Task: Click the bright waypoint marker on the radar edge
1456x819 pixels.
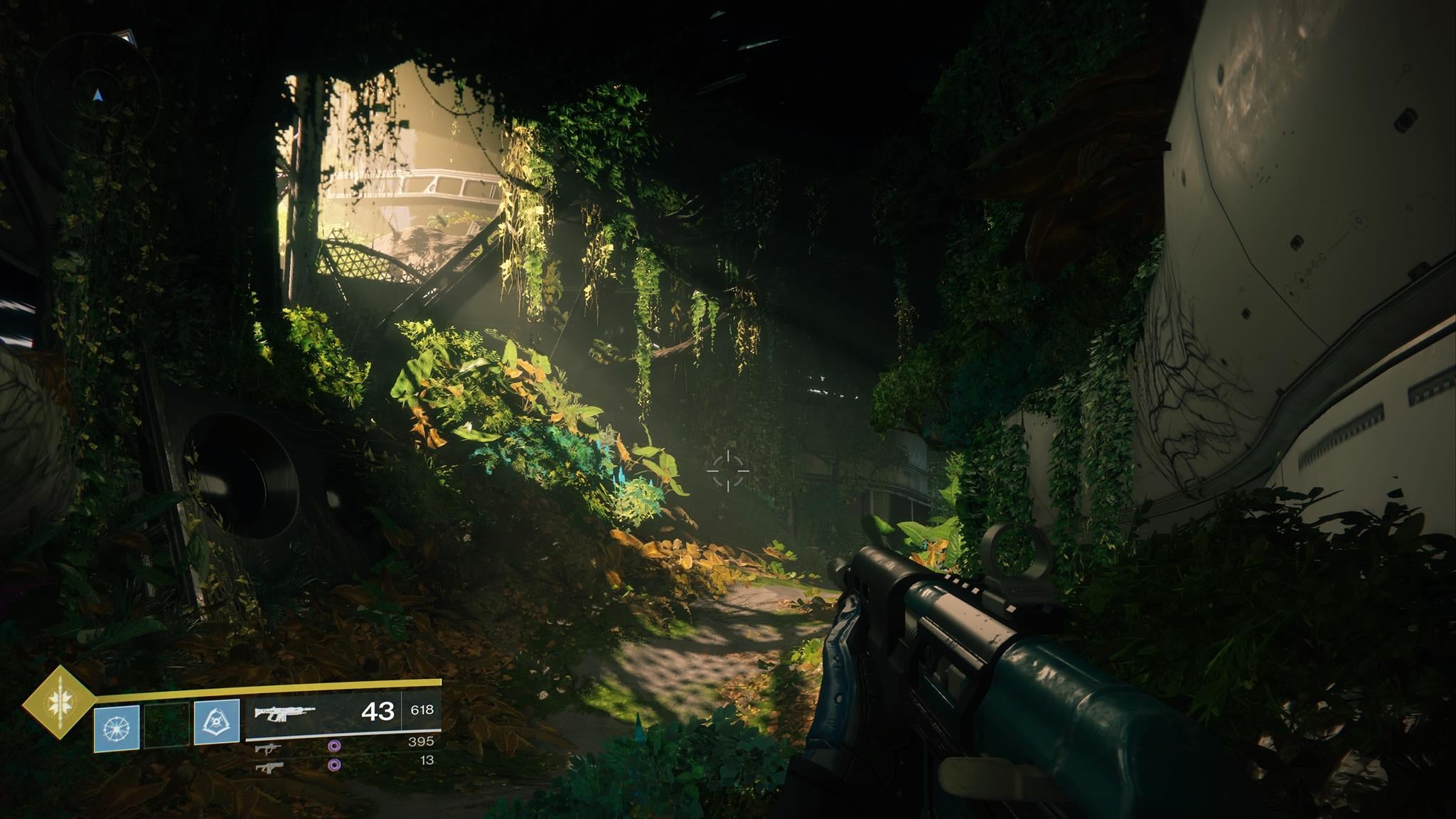Action: (x=126, y=36)
